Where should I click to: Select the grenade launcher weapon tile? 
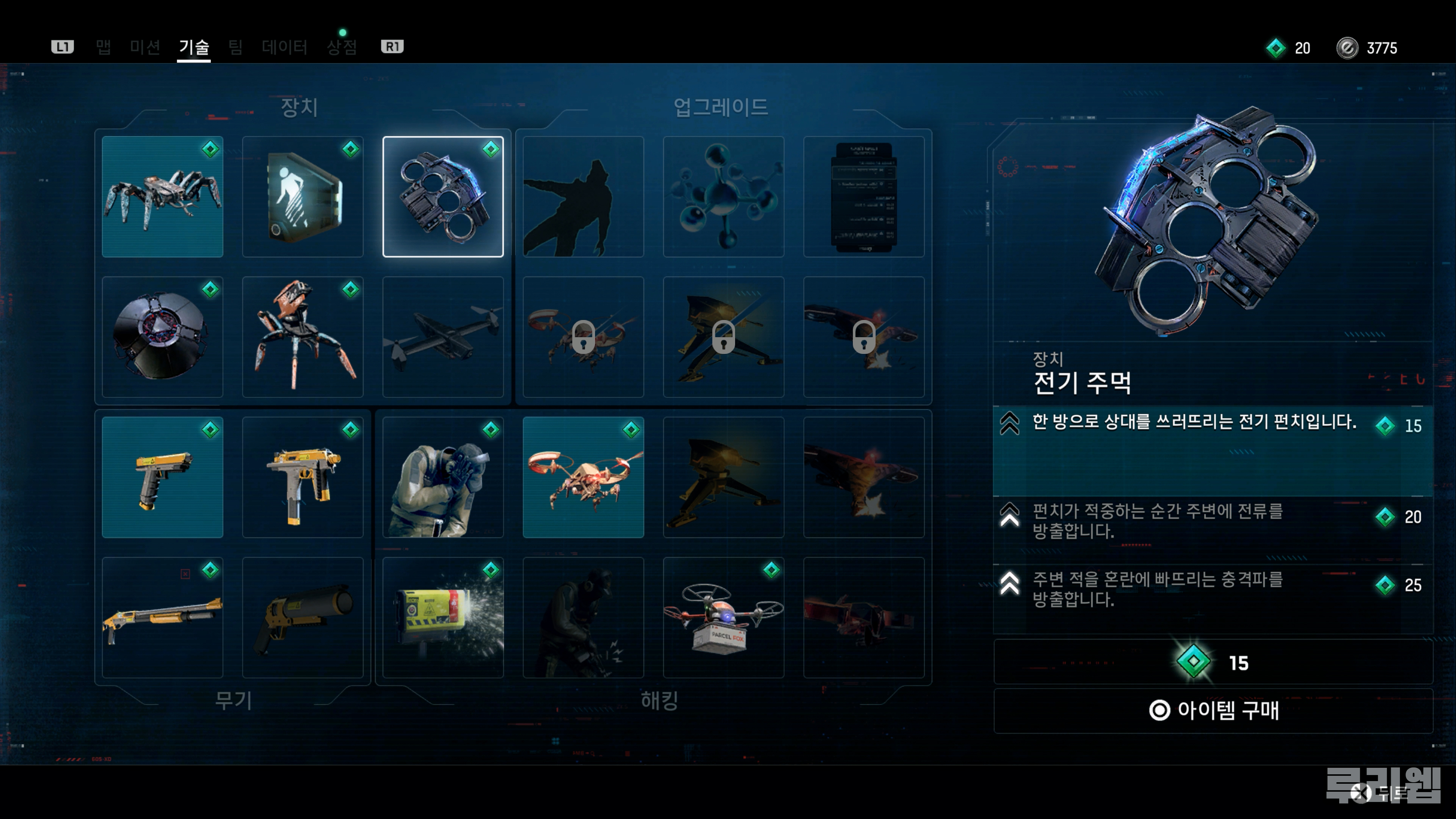coord(303,617)
